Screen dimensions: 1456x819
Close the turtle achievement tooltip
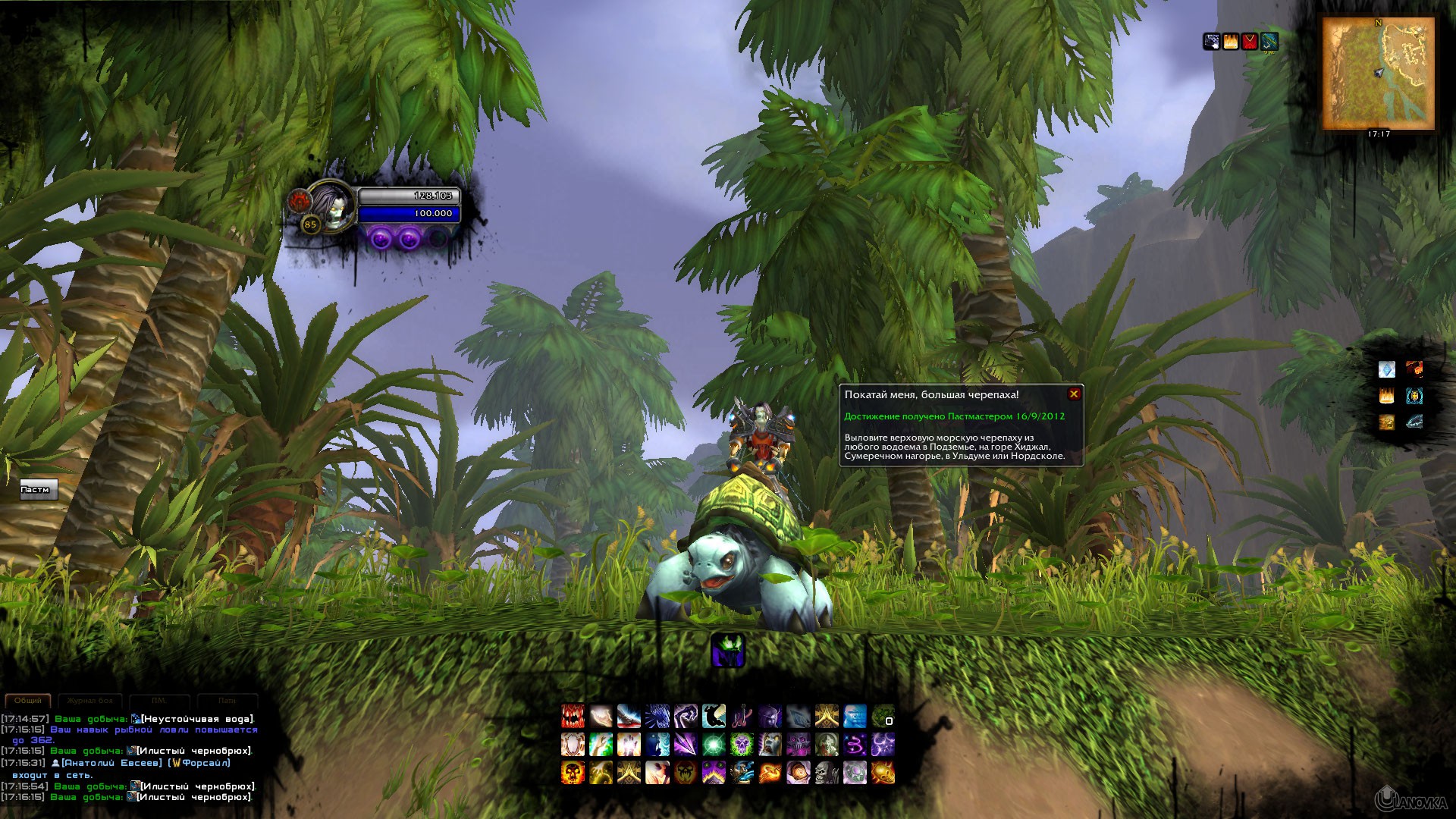coord(1074,394)
